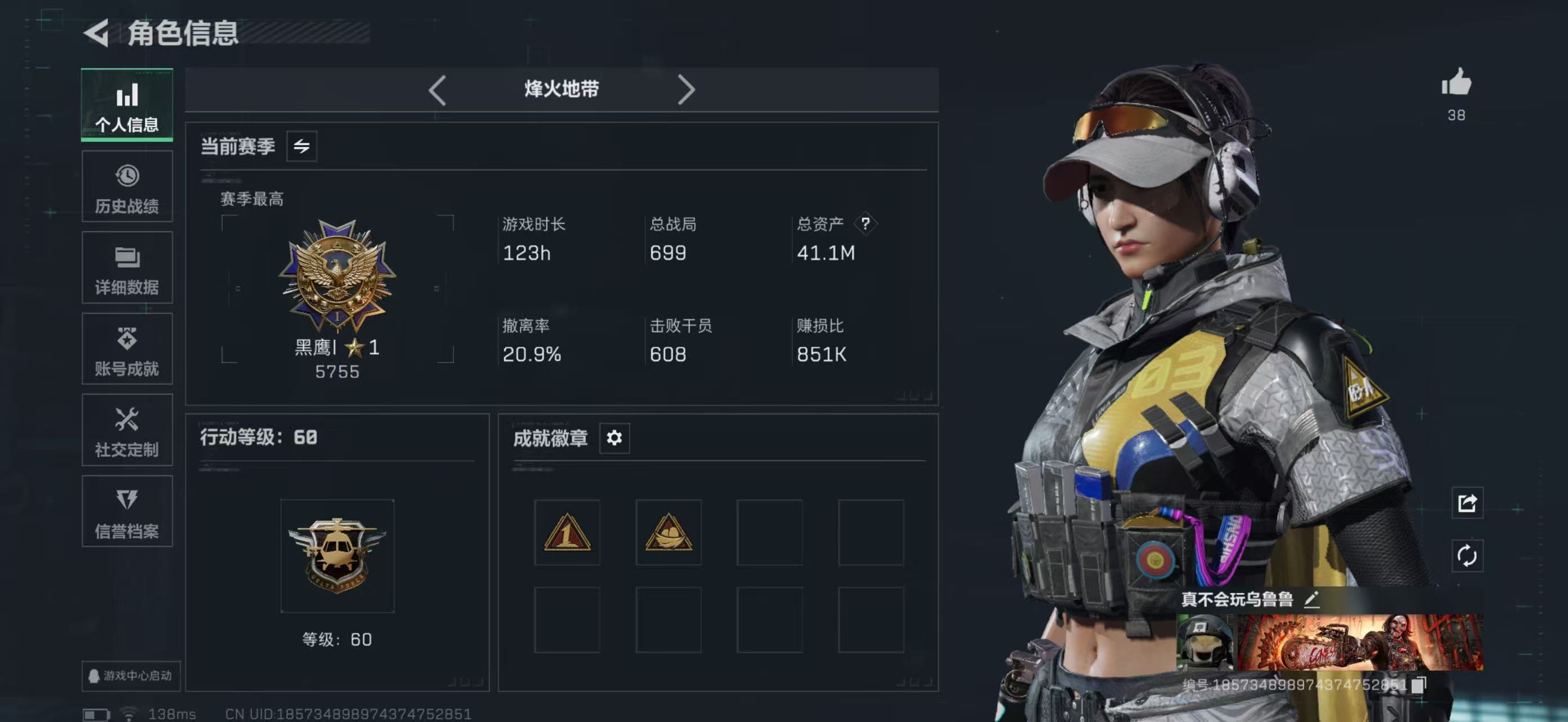Share the character profile
Viewport: 1568px width, 722px height.
click(x=1467, y=503)
